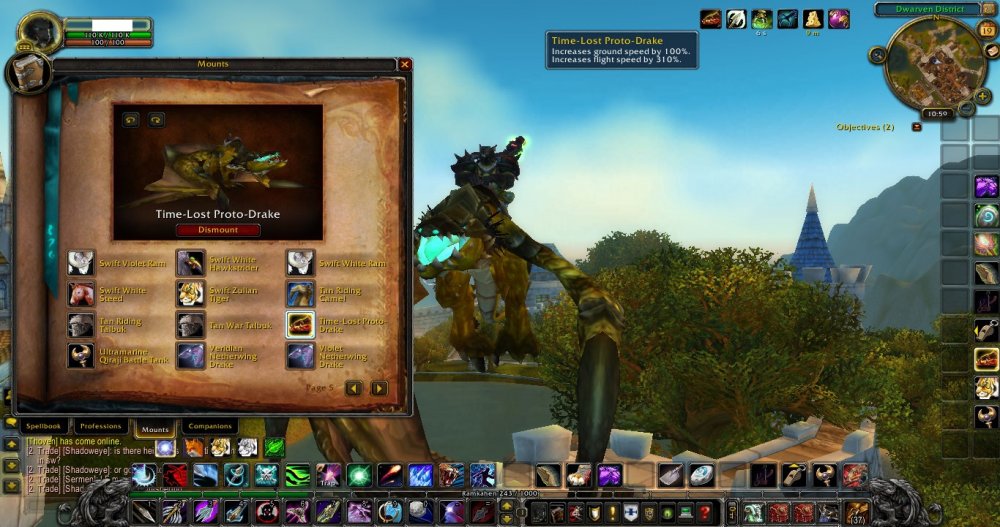Select the Swift White Steed mount
This screenshot has height=527, width=1000.
(81, 294)
